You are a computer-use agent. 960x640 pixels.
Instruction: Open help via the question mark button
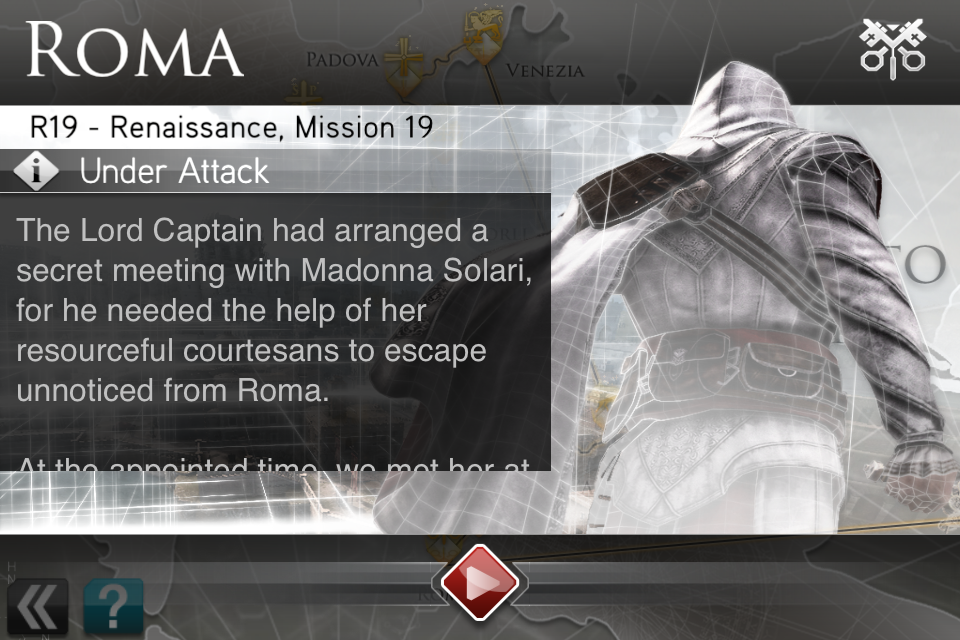[113, 606]
